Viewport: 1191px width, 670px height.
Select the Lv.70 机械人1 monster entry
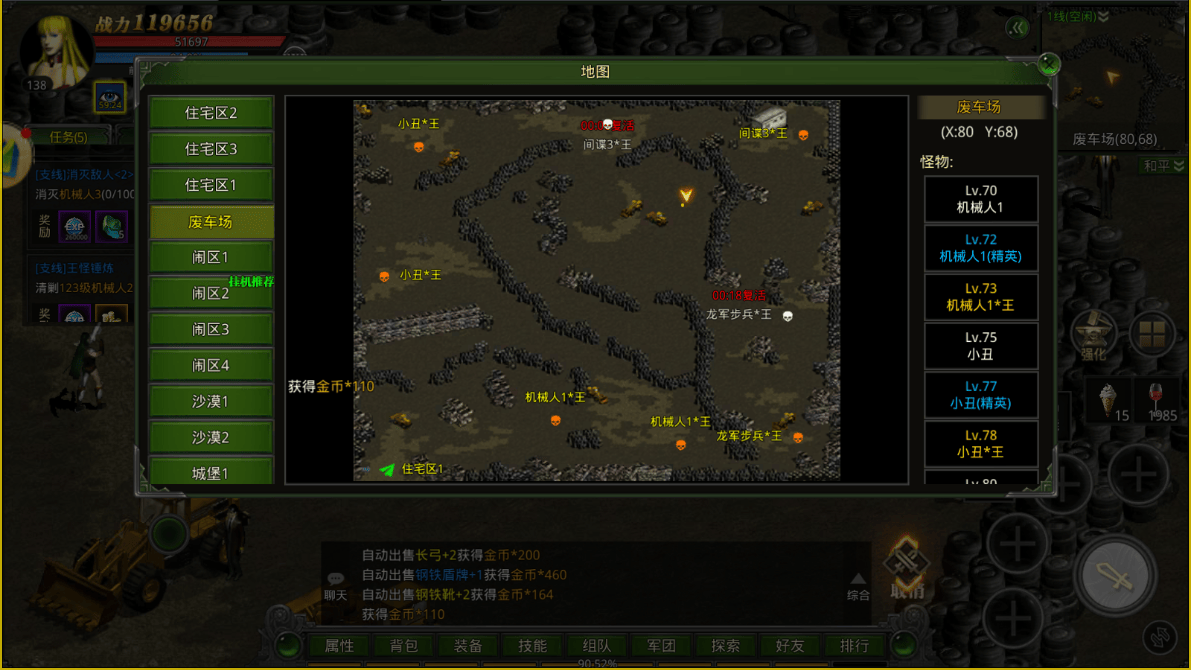coord(980,199)
